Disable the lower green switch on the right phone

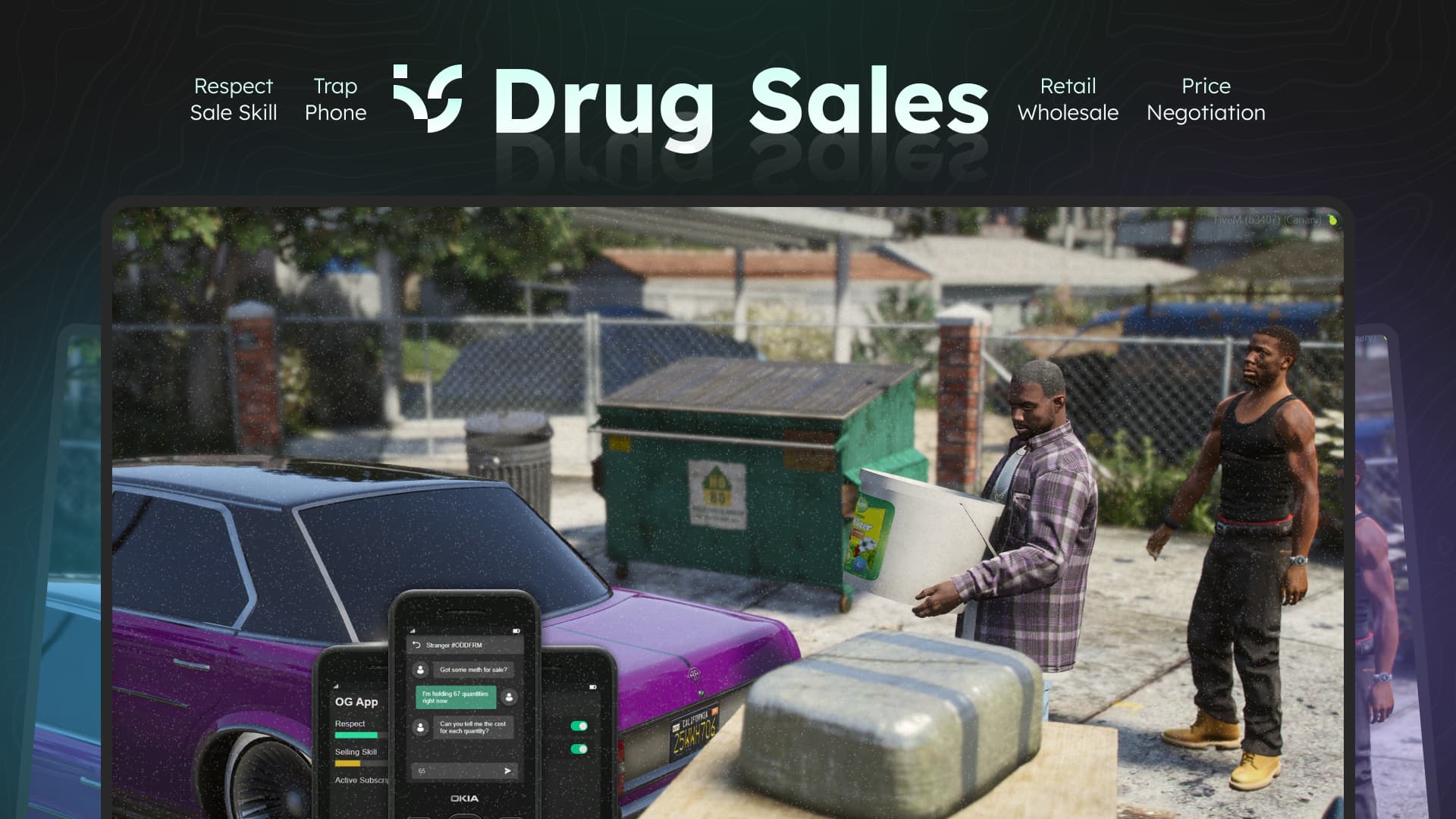[579, 748]
